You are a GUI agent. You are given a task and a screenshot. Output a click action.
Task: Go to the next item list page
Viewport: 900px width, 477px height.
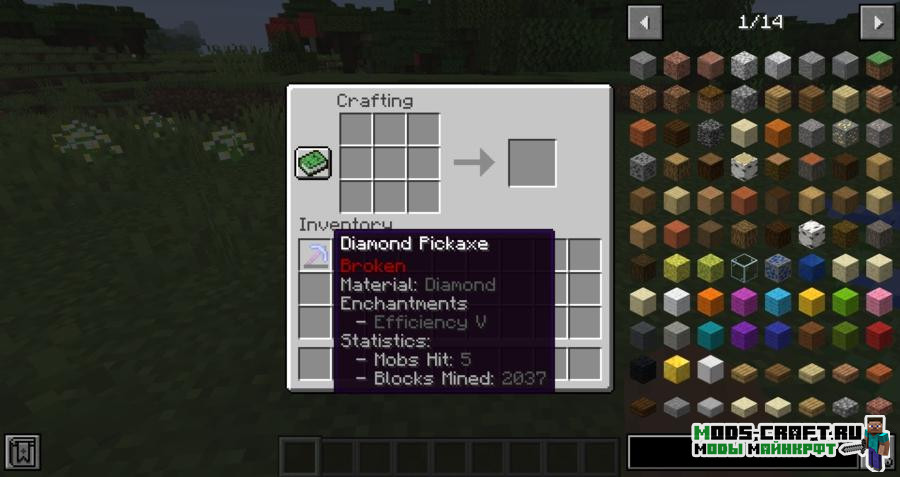[876, 22]
